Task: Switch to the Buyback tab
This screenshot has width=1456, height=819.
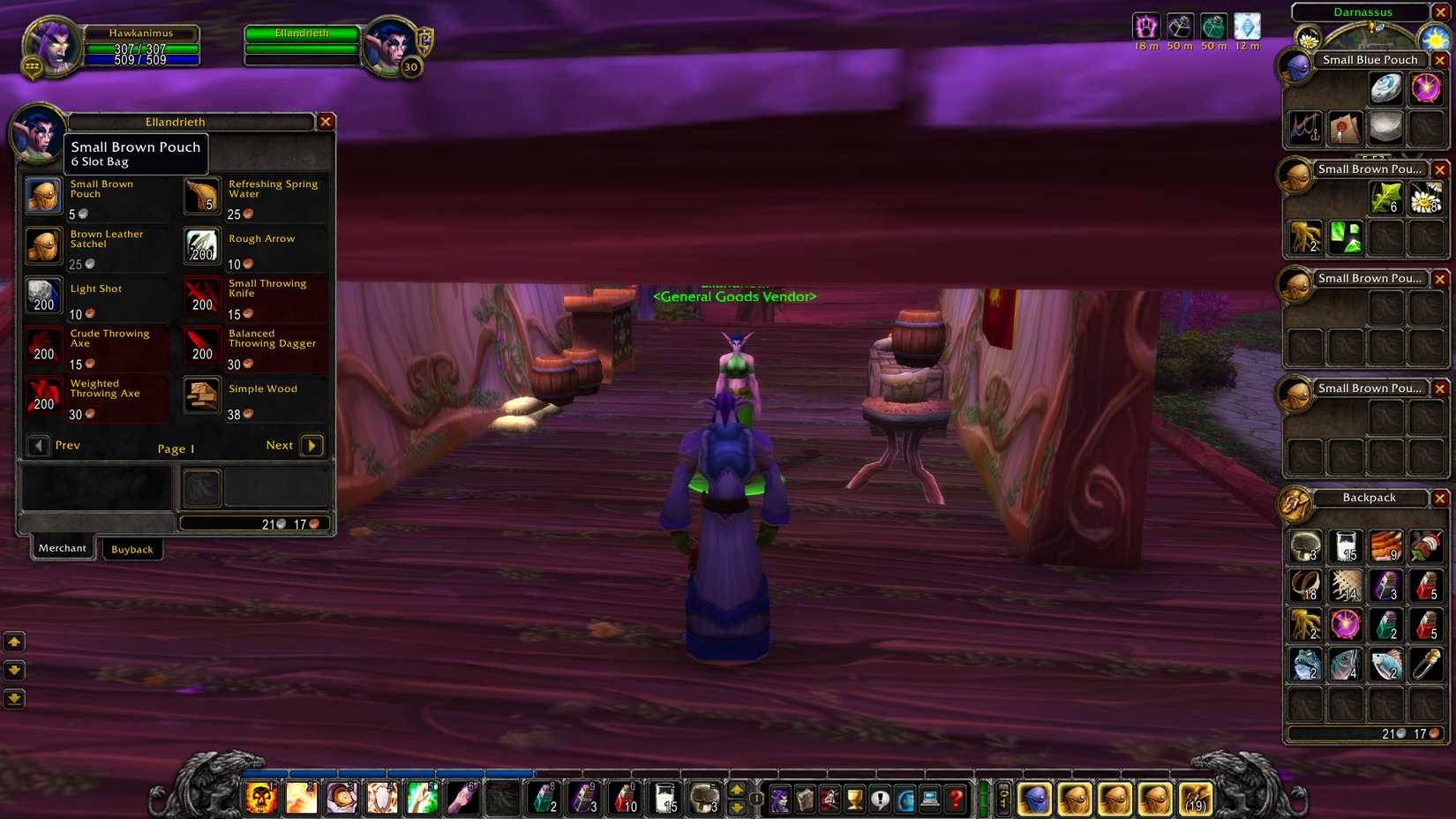Action: [x=132, y=549]
